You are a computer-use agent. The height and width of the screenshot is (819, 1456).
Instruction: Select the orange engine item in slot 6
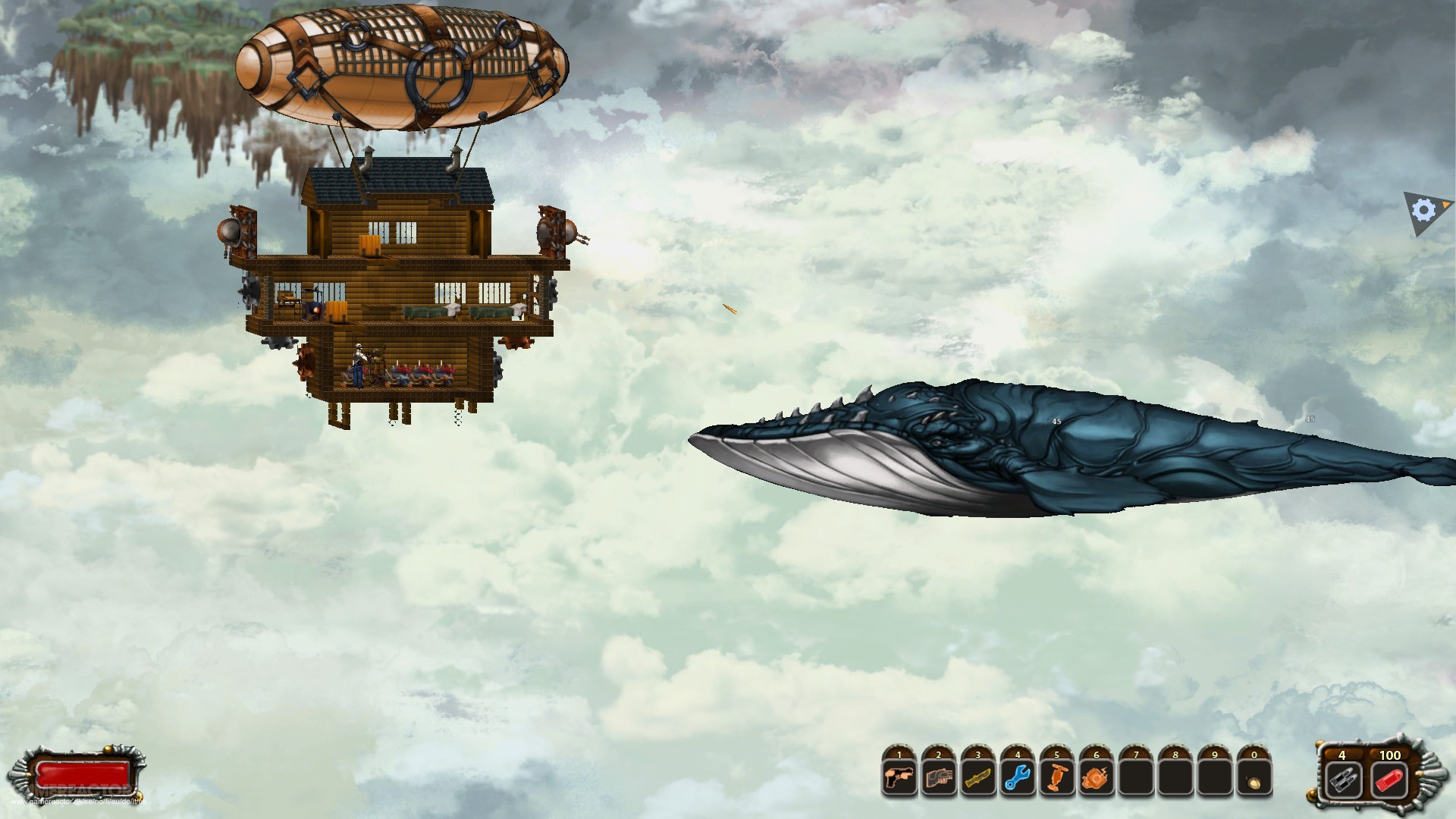[x=1097, y=779]
